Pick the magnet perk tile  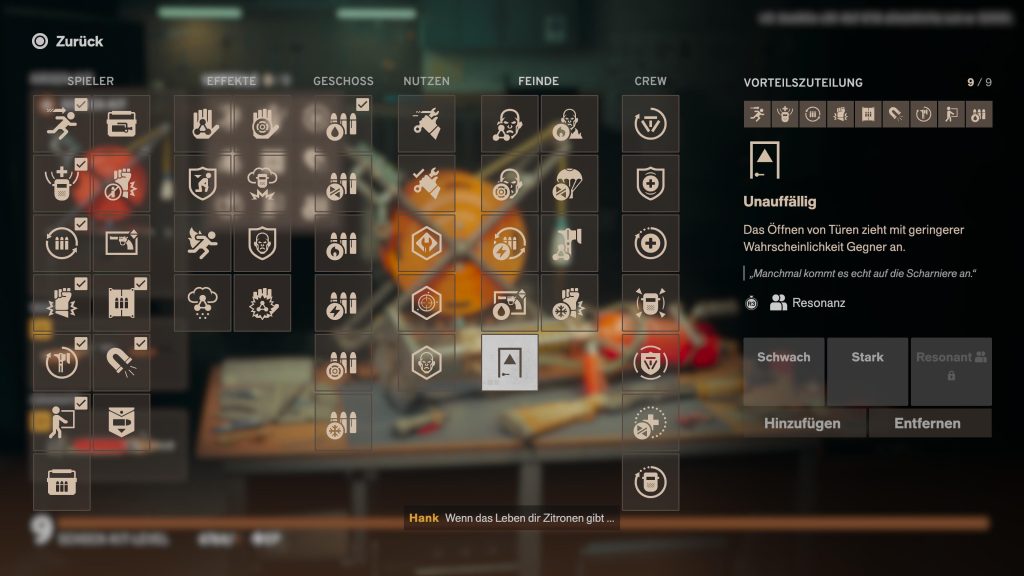[122, 363]
